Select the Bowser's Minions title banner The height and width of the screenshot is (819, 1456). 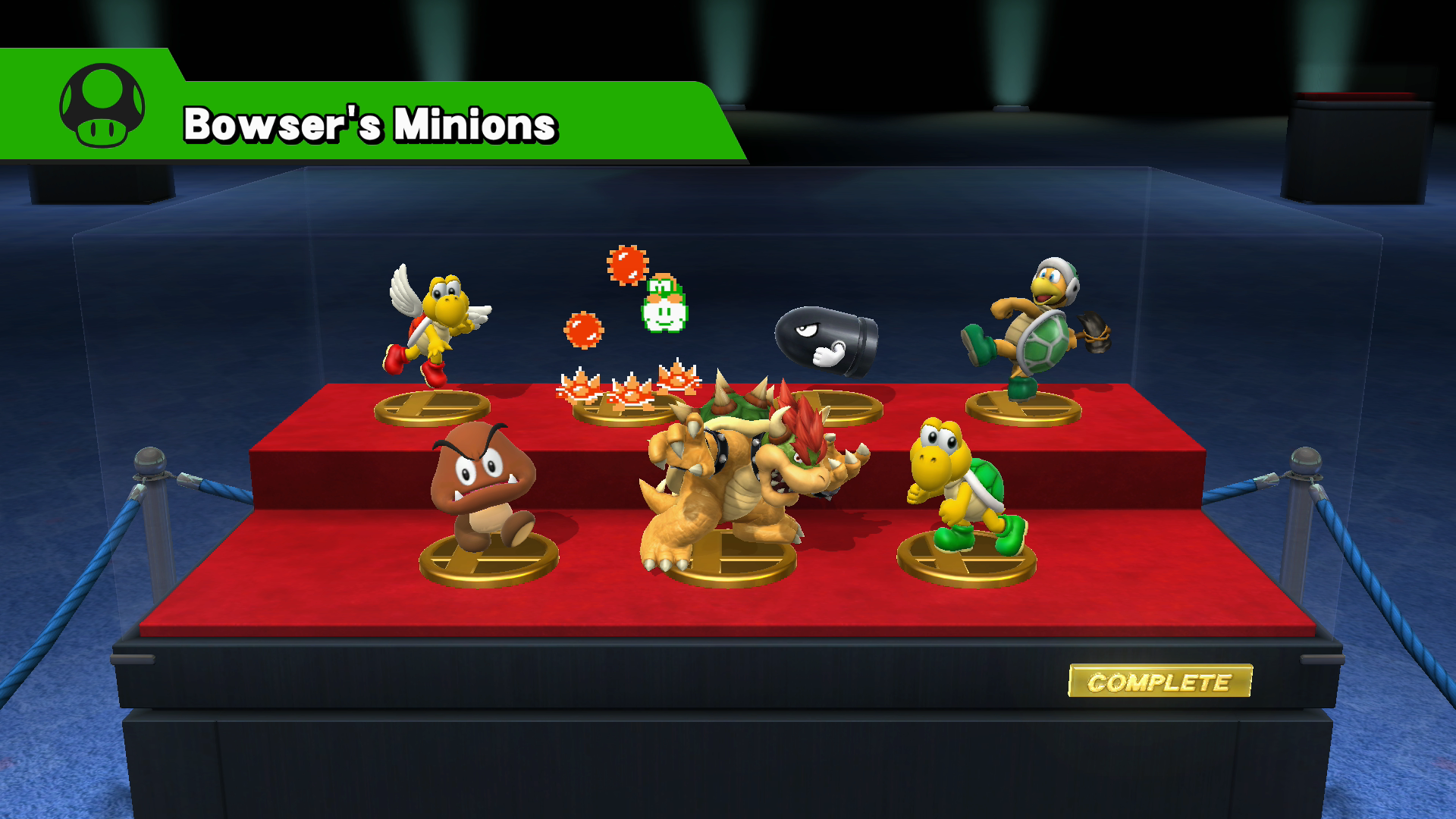pos(370,124)
